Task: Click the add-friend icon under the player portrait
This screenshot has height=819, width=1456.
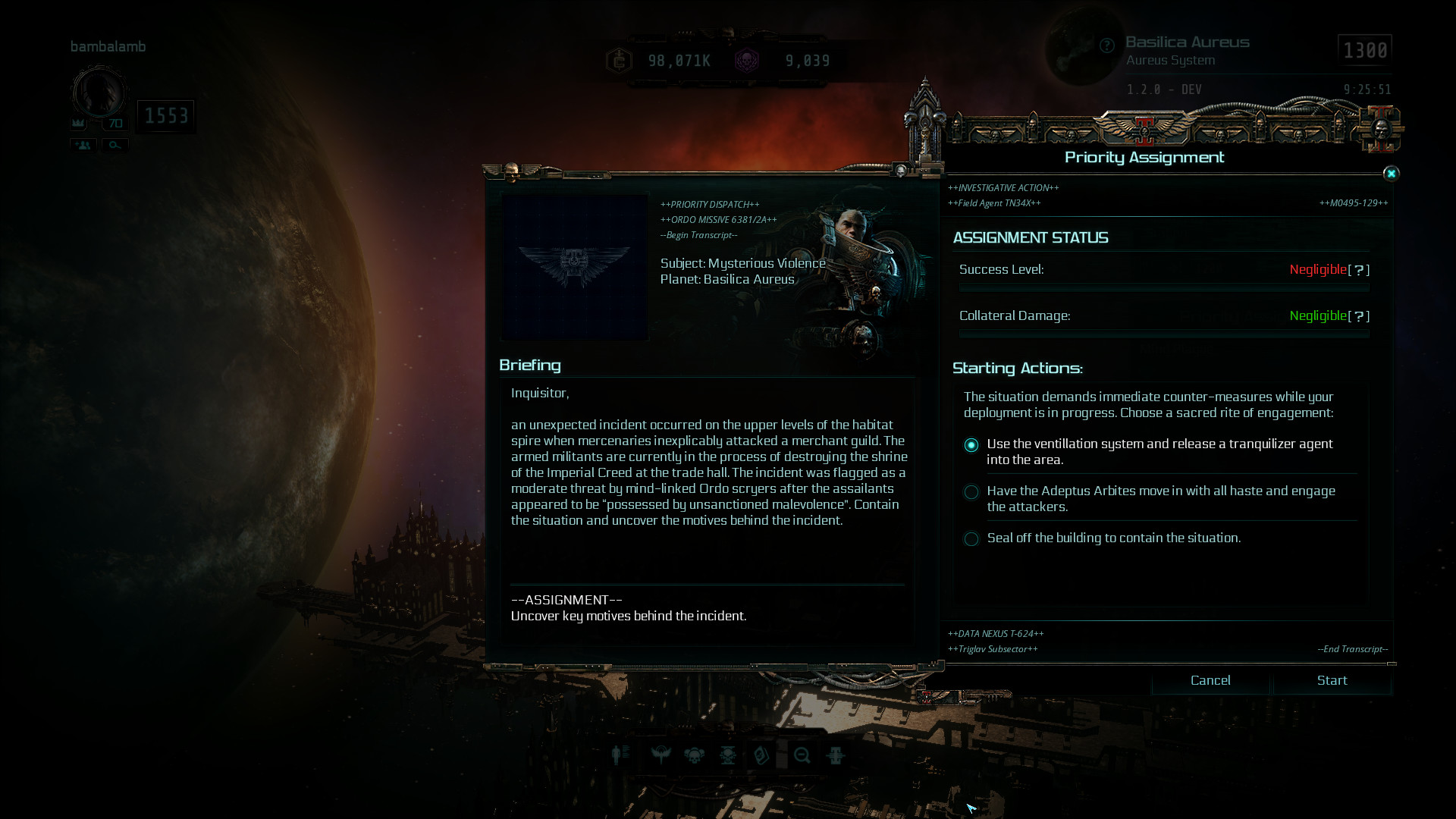Action: pyautogui.click(x=82, y=145)
